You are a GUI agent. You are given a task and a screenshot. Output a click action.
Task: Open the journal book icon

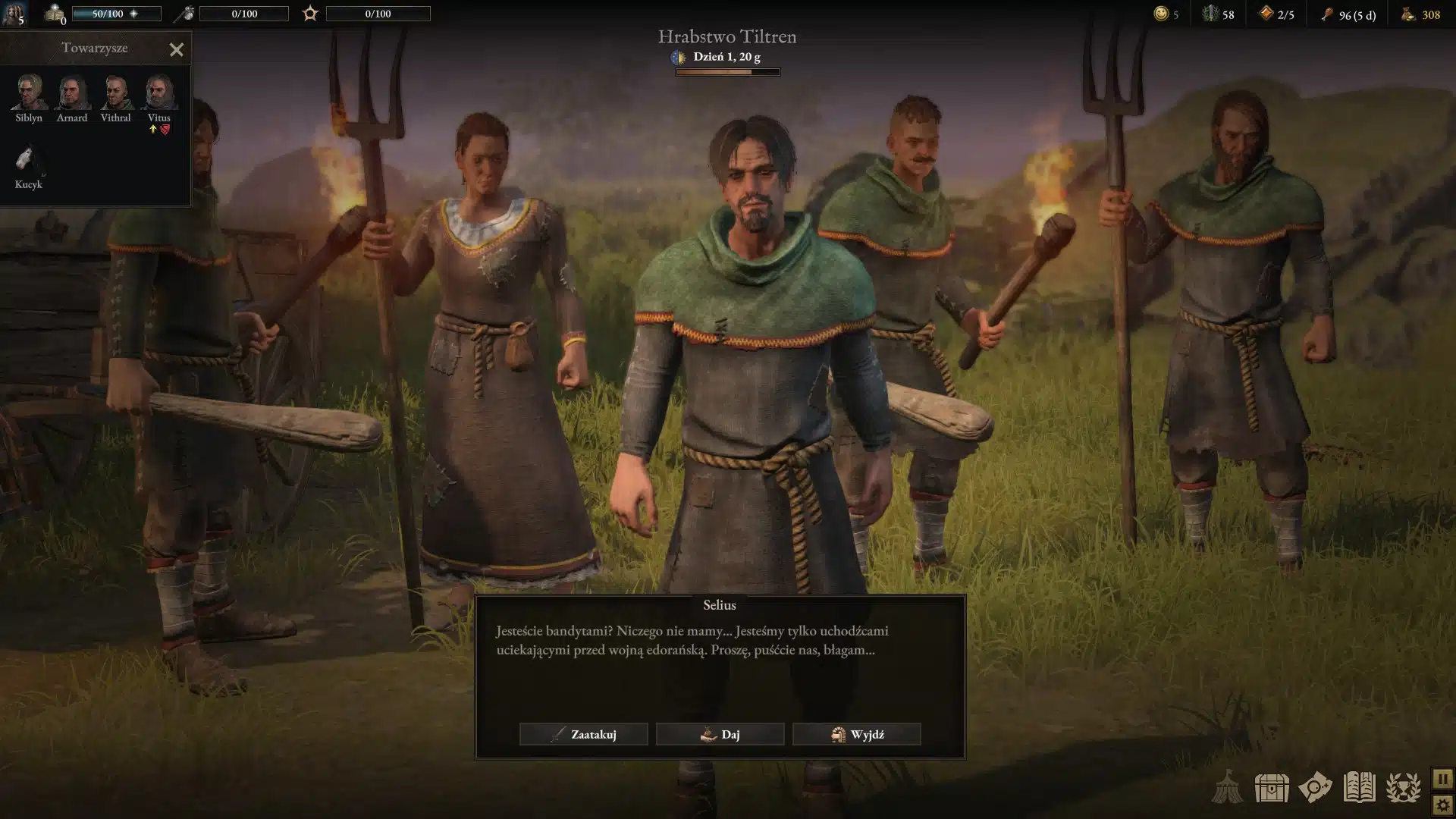click(1359, 788)
